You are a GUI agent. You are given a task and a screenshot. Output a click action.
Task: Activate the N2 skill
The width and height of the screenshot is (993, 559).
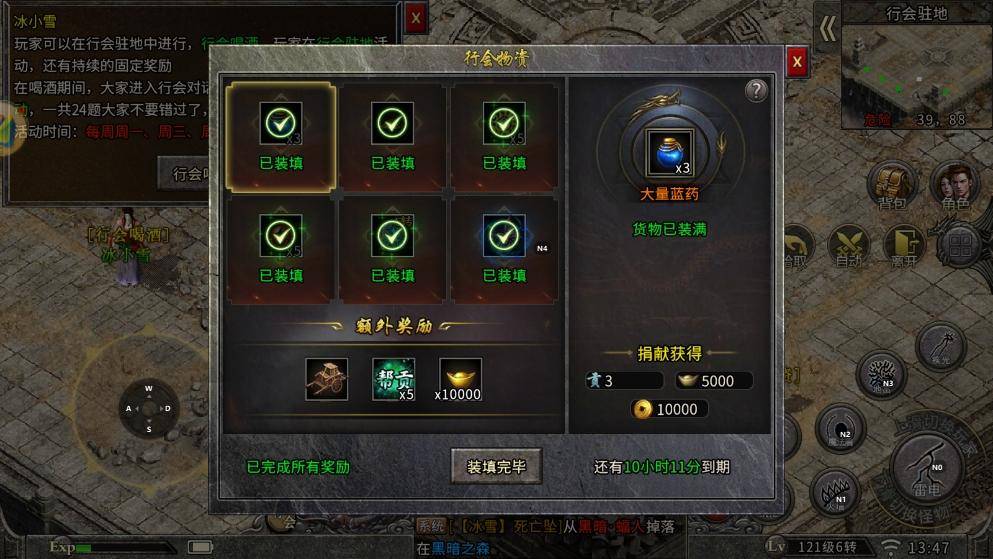click(838, 428)
